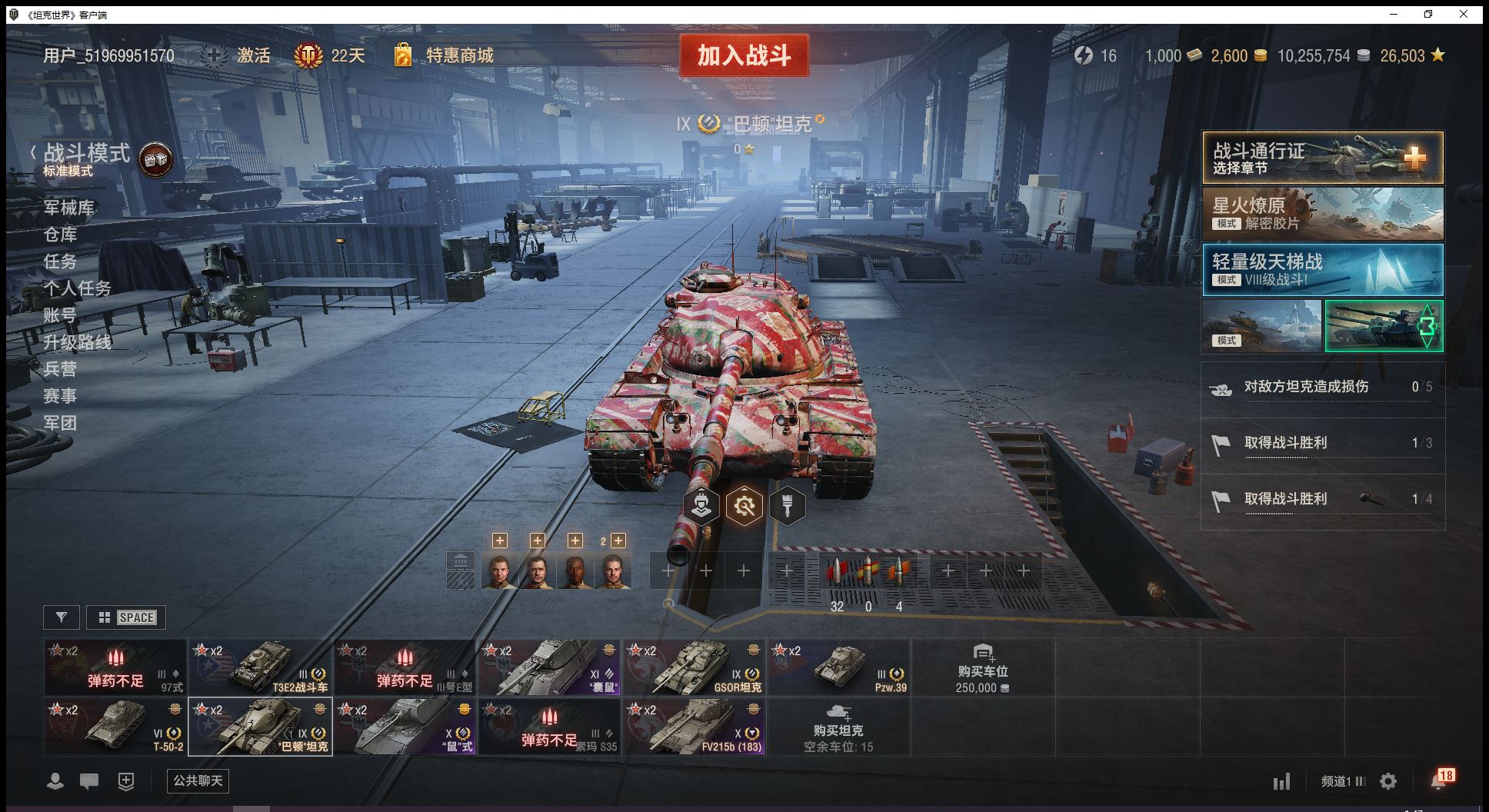Open 个人任务 personal missions
1489x812 pixels.
pyautogui.click(x=77, y=288)
